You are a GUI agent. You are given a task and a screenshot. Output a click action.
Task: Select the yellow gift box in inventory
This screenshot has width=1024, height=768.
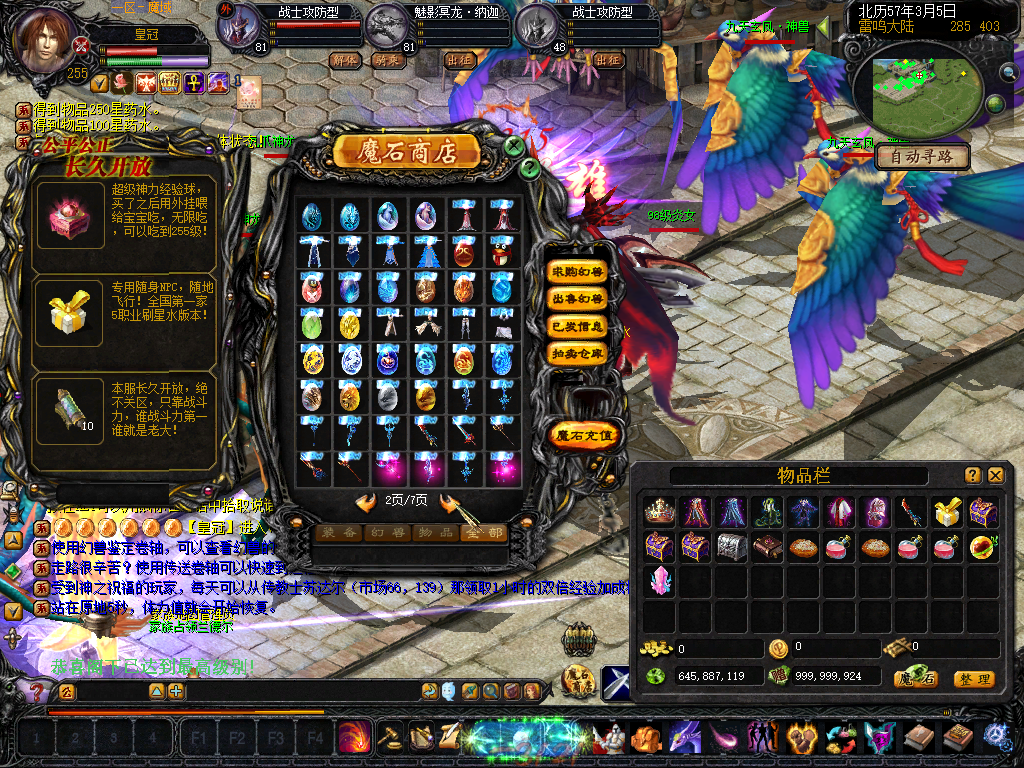click(947, 512)
